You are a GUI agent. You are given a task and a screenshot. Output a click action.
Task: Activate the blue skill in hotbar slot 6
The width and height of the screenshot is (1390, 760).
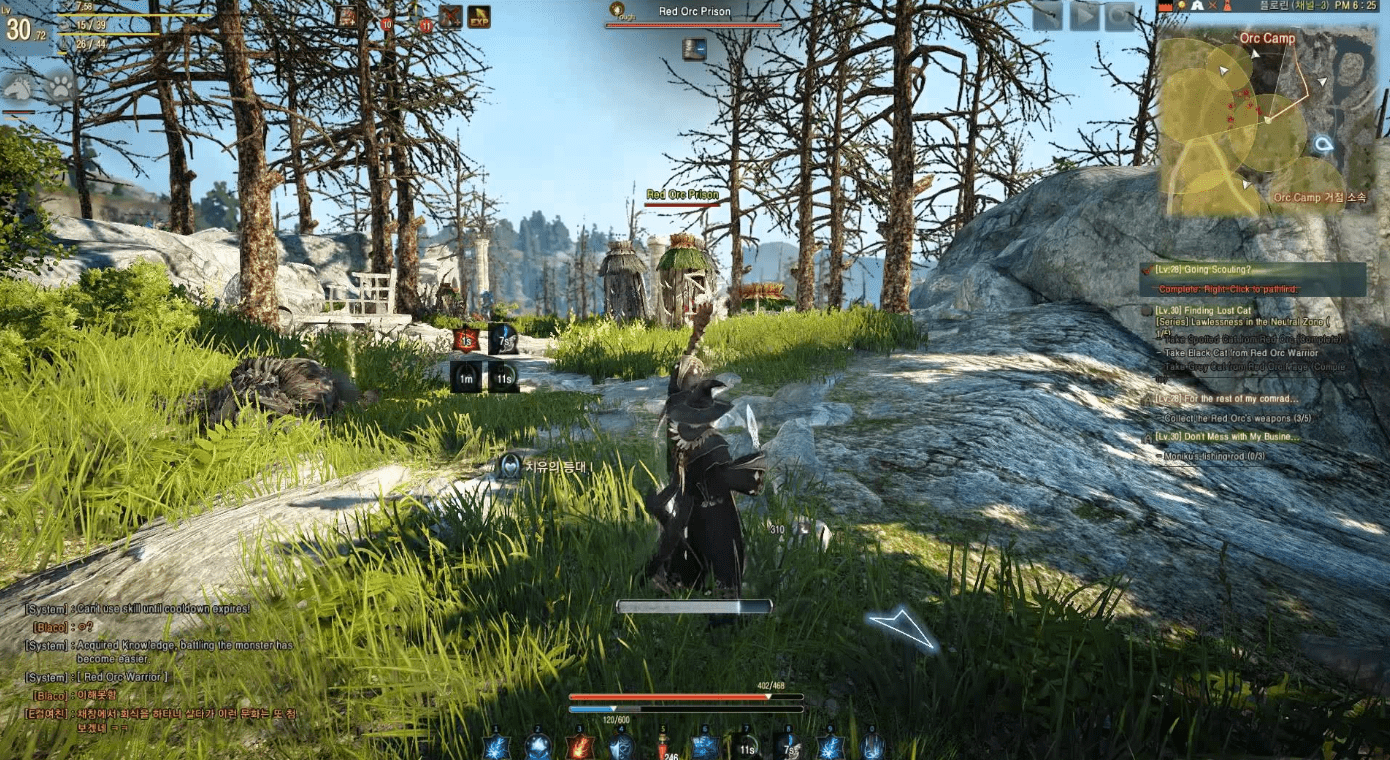click(x=705, y=746)
